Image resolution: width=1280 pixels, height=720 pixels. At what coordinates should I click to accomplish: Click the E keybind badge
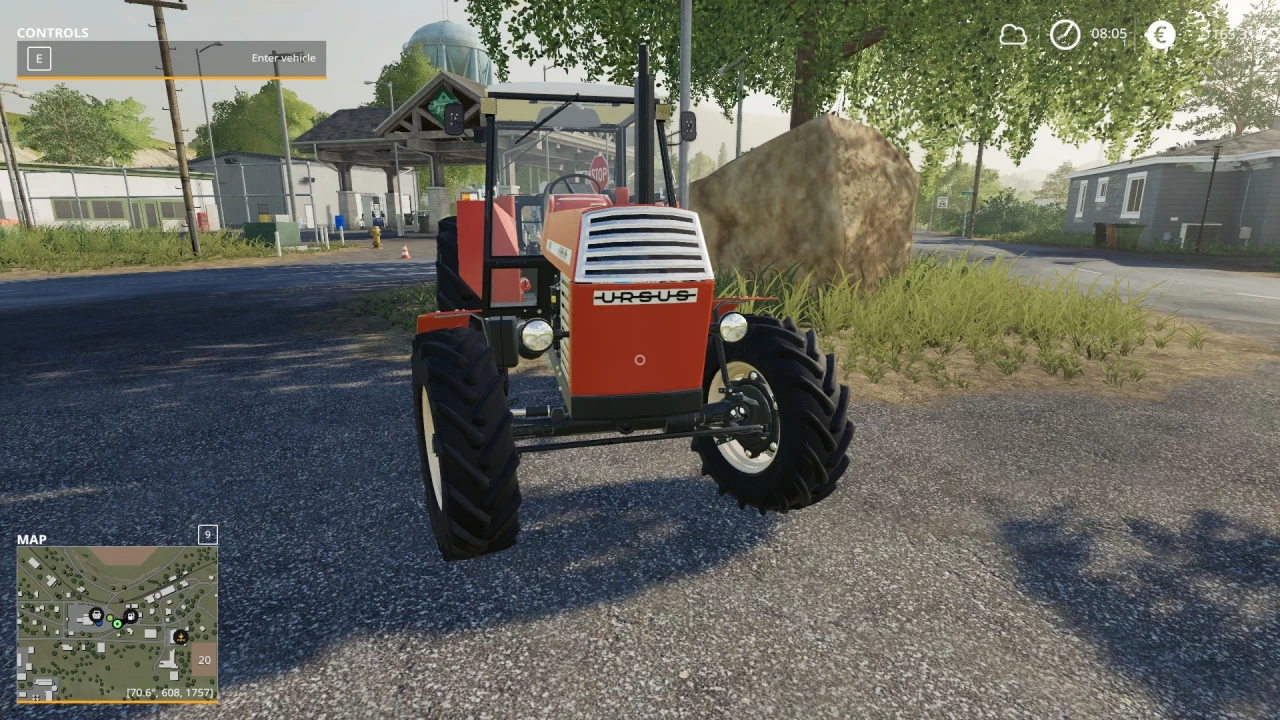click(38, 58)
